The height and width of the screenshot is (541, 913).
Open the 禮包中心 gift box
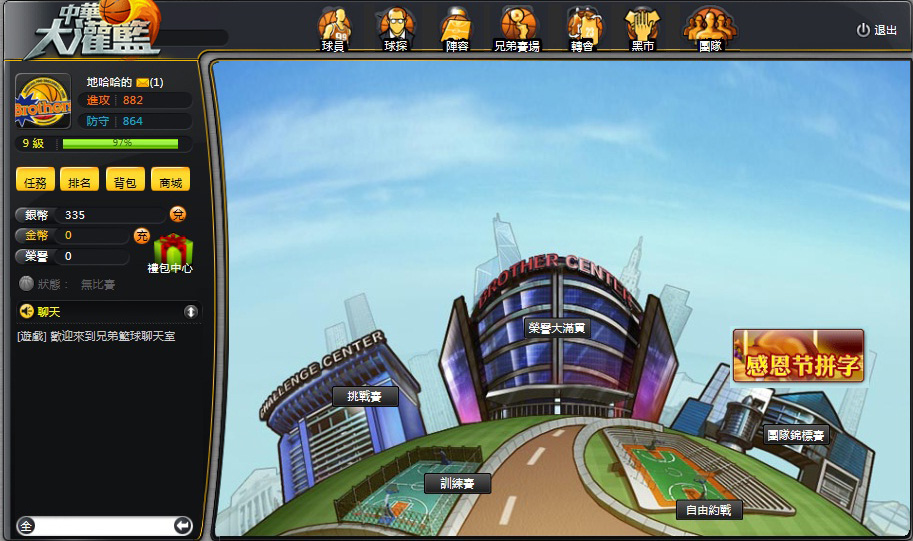pyautogui.click(x=172, y=251)
